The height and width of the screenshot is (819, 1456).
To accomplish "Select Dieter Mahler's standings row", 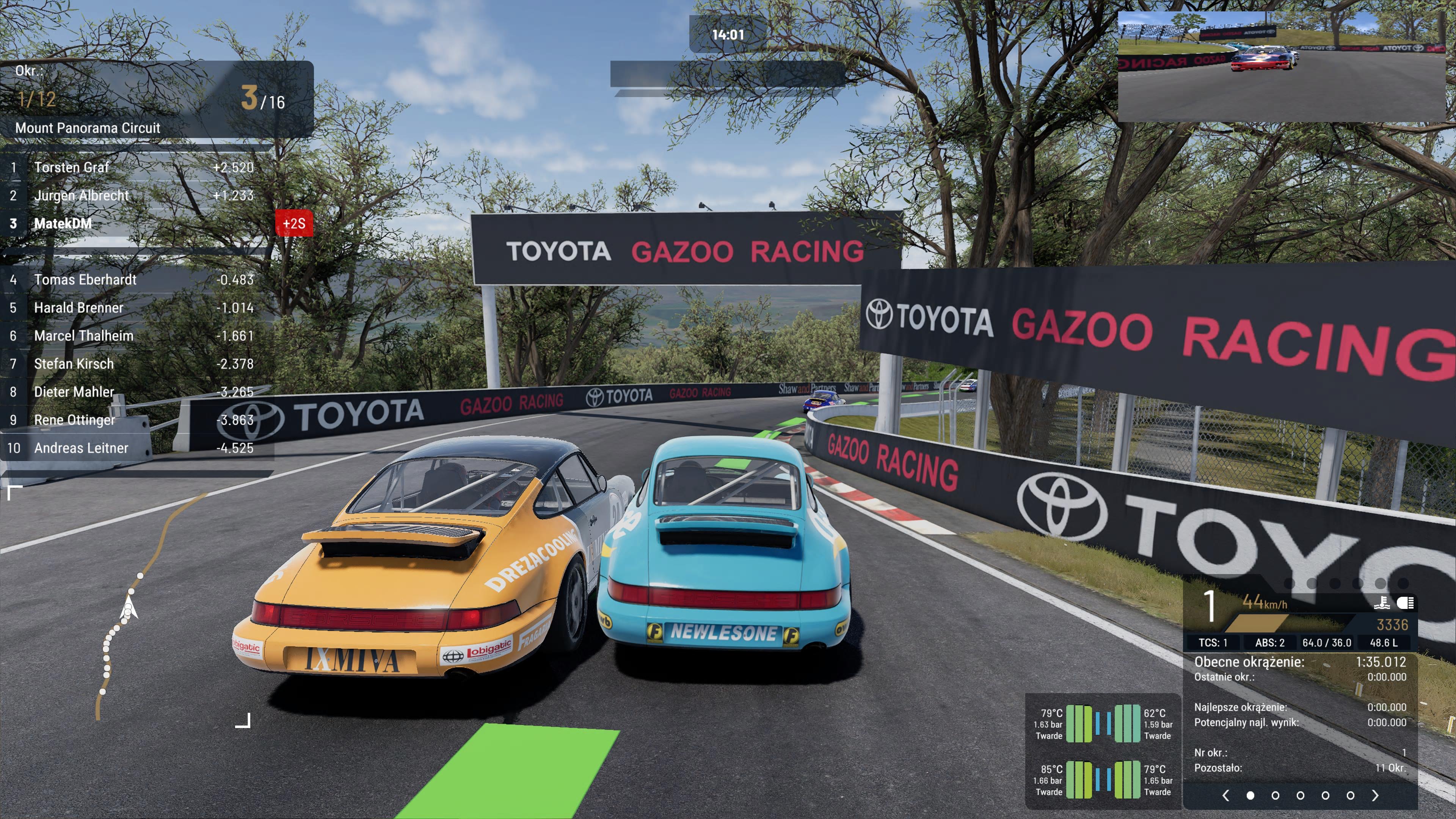I will (74, 392).
